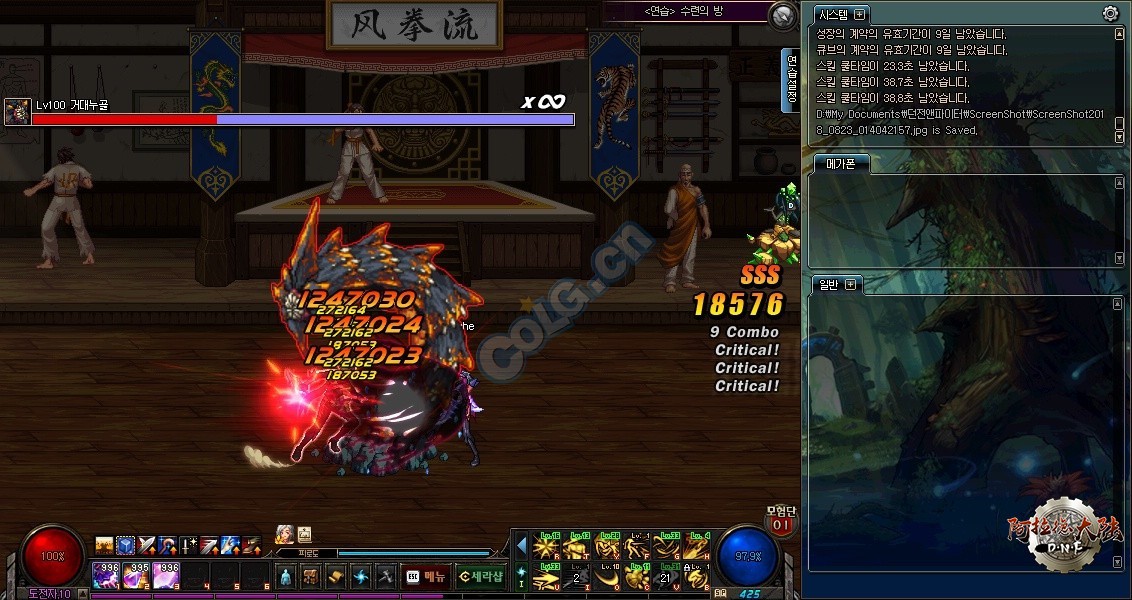Open the quest scroll icon
The height and width of the screenshot is (600, 1132).
[335, 576]
